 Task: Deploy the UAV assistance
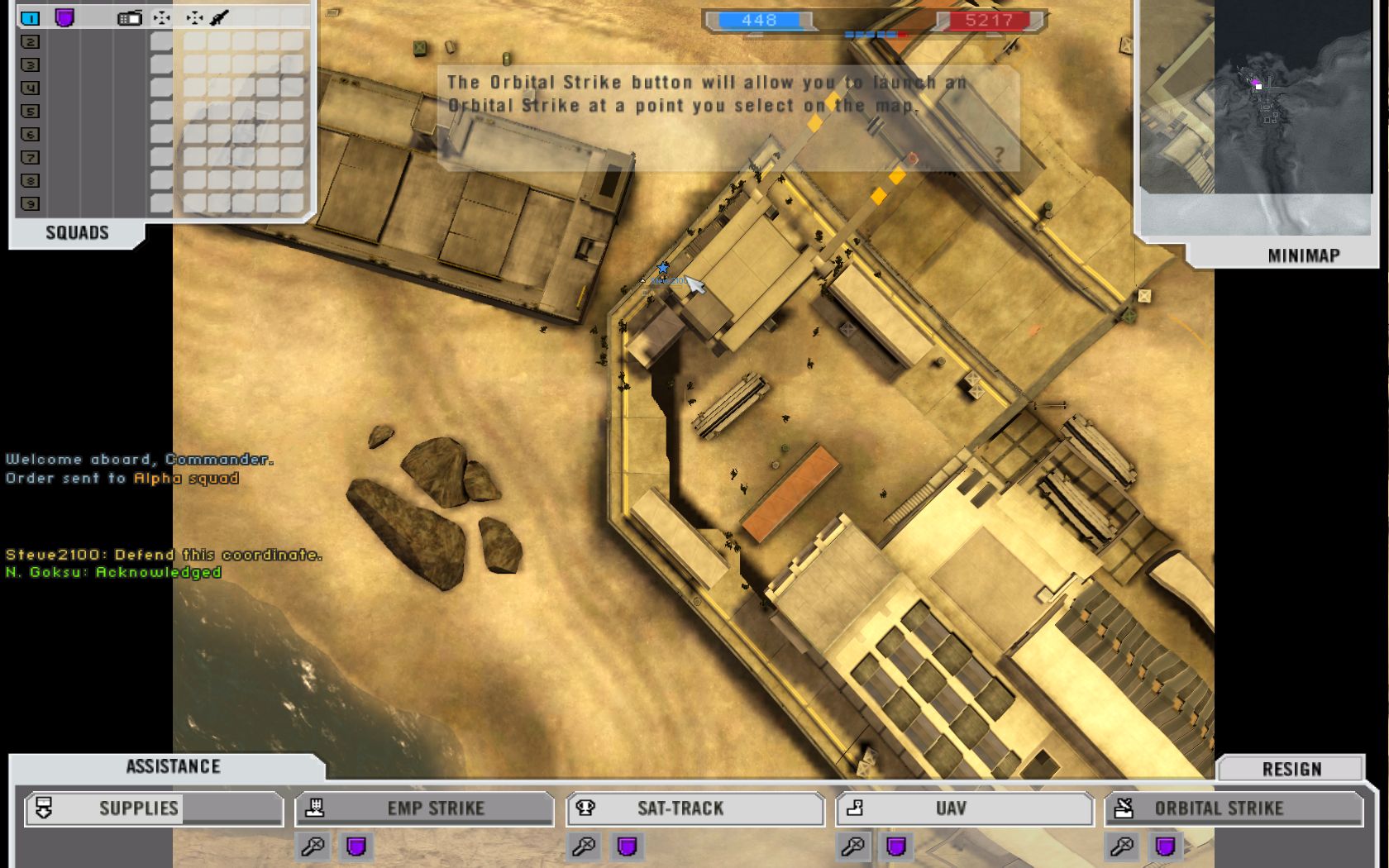pos(964,808)
